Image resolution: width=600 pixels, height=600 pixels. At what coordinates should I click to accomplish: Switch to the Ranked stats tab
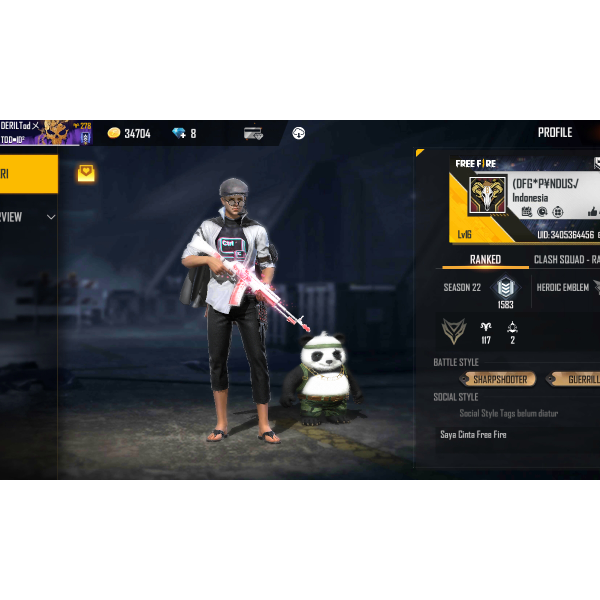[x=485, y=260]
